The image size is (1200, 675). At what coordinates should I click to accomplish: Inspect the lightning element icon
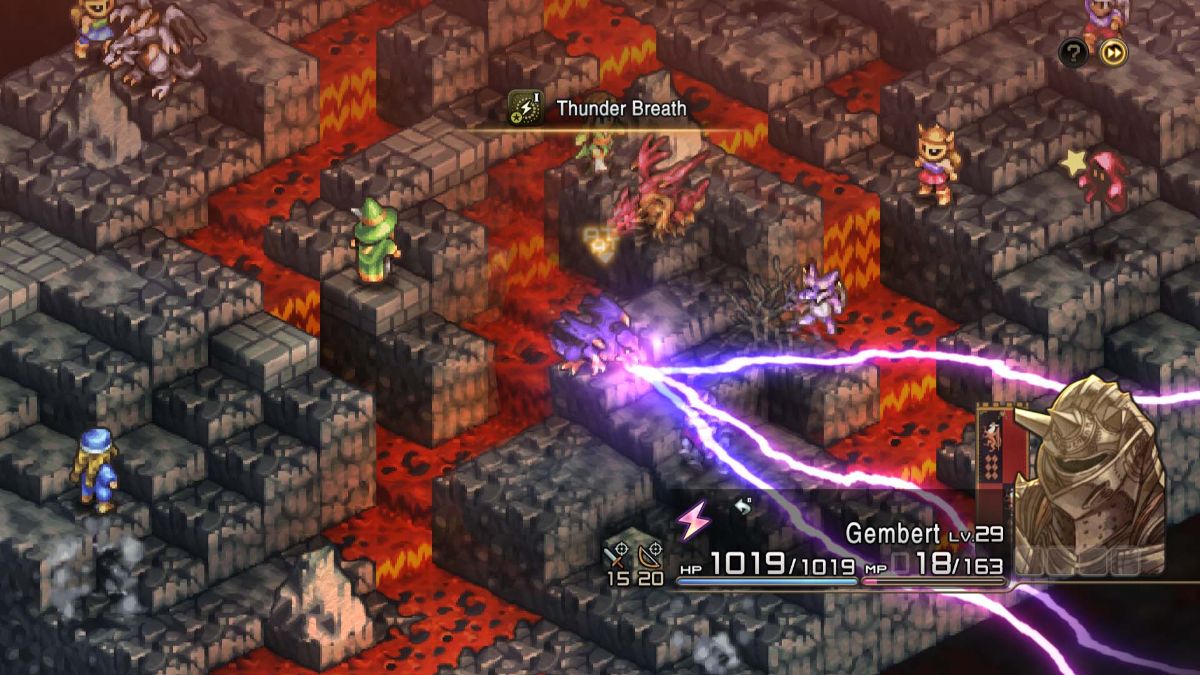[692, 519]
